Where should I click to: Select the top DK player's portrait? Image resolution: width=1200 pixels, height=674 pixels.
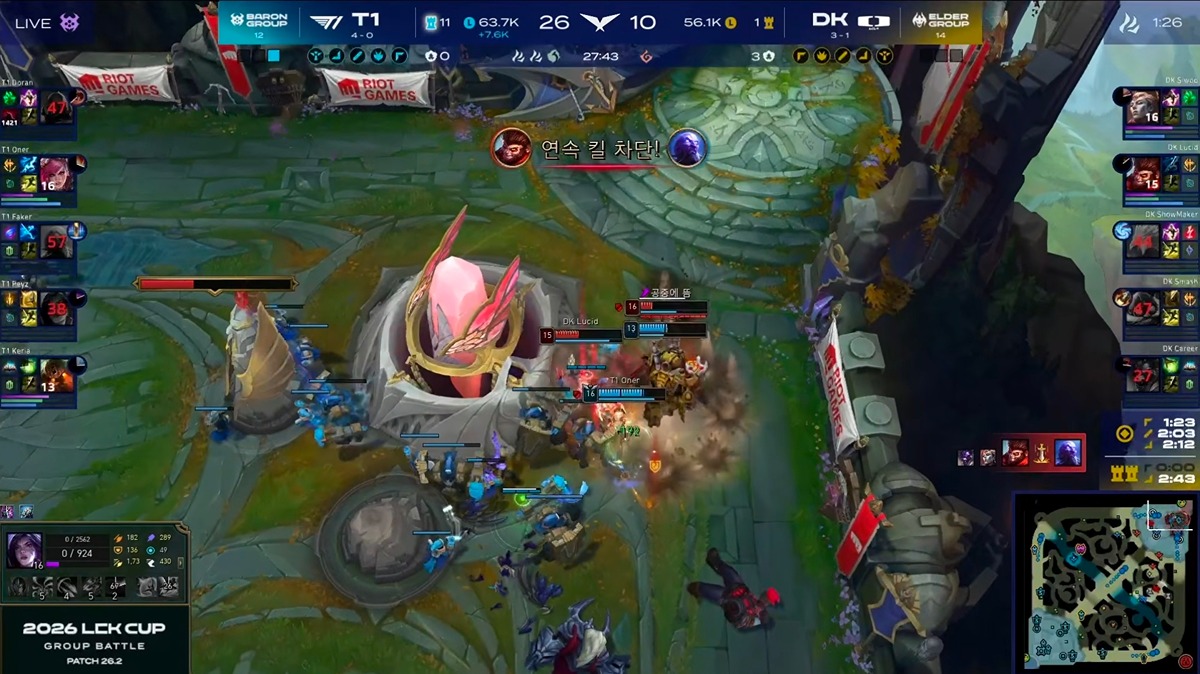pos(1143,106)
